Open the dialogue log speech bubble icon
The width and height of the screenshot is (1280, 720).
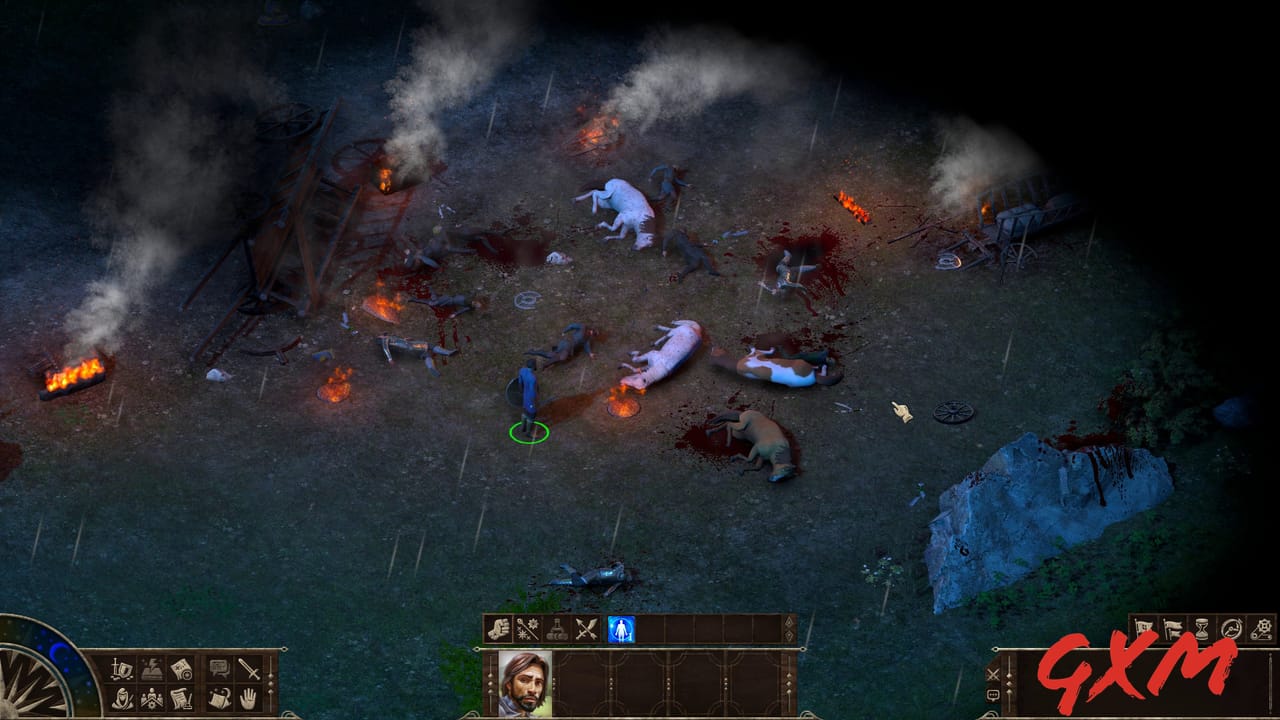pos(219,668)
